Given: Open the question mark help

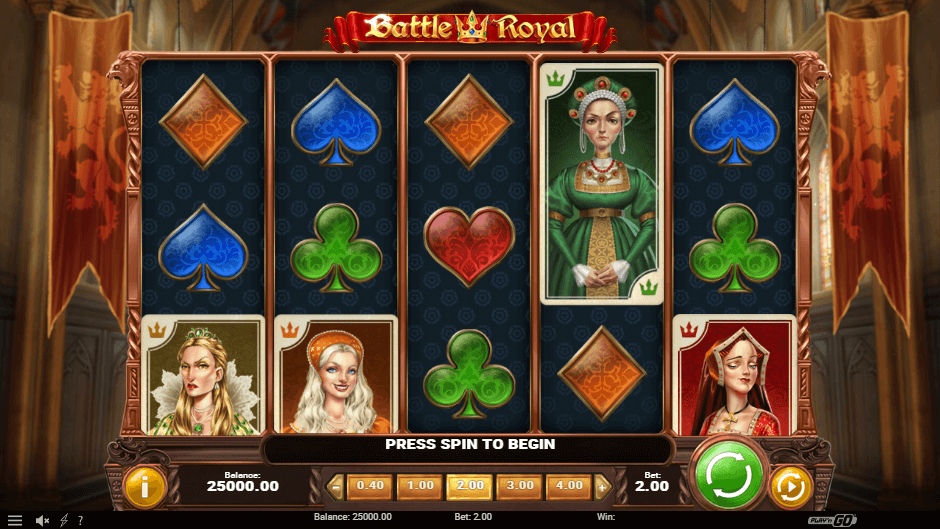Looking at the screenshot, I should 80,520.
